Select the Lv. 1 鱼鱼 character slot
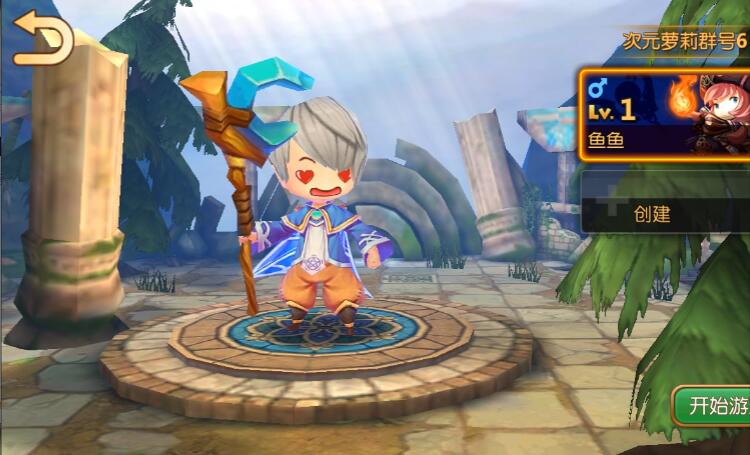This screenshot has width=750, height=455. coord(664,113)
